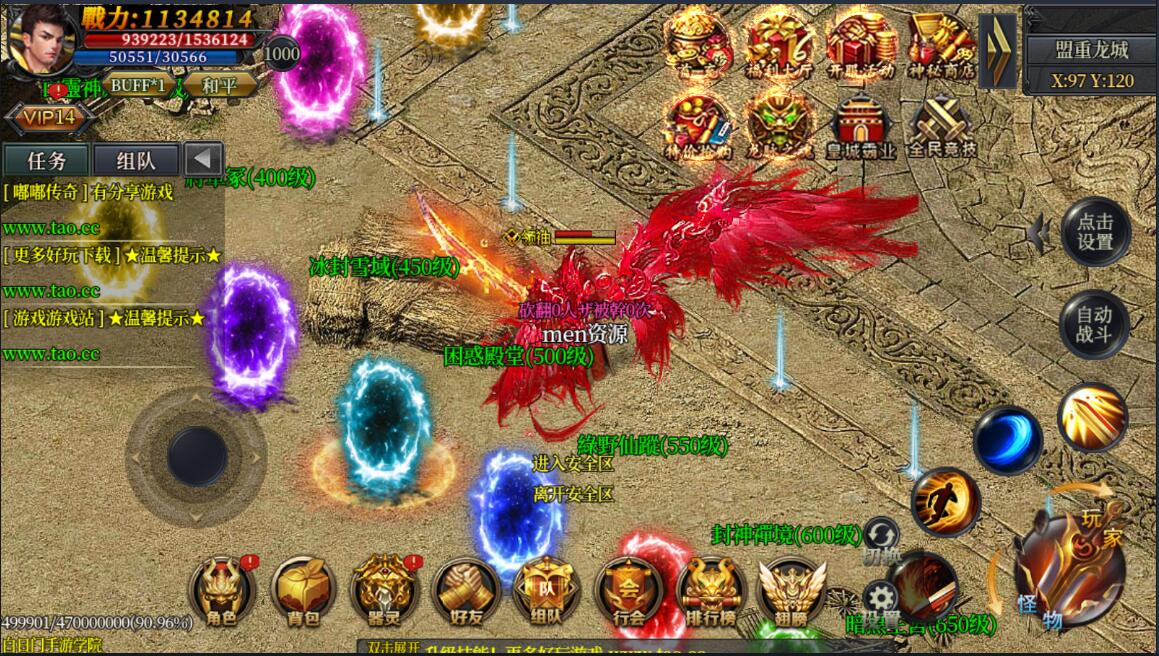Open the VIP14 privileges badge
The width and height of the screenshot is (1159, 656).
click(50, 119)
